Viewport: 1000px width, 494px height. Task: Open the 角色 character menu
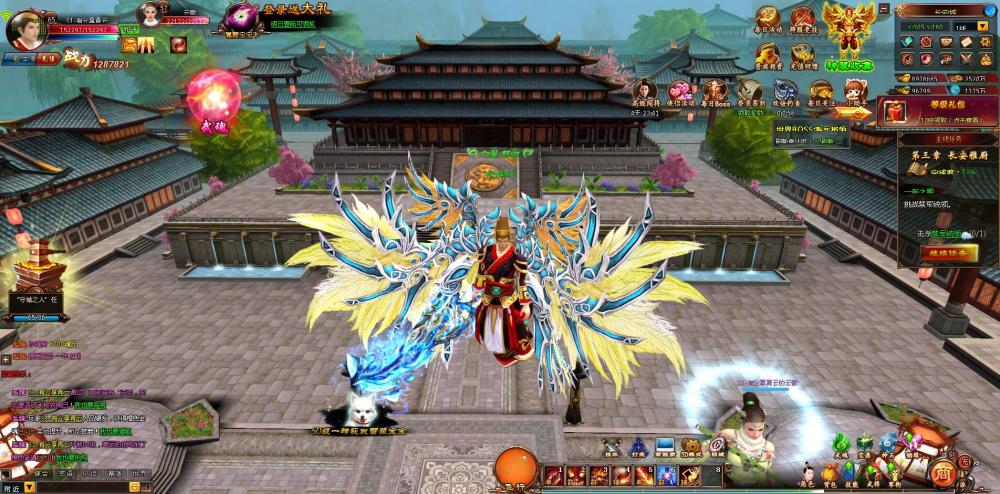807,469
